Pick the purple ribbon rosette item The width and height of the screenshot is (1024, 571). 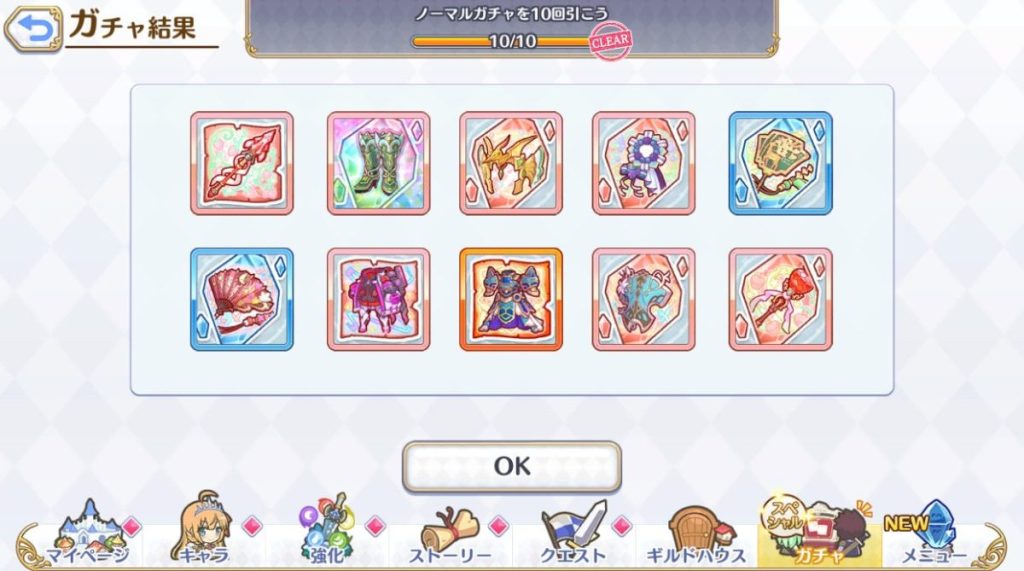click(644, 163)
